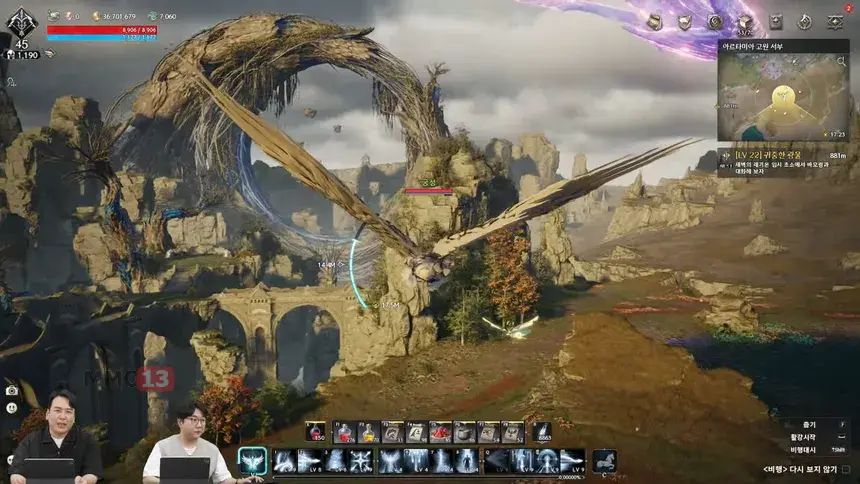Use the feather item slot showing 6663
The height and width of the screenshot is (484, 860).
(x=542, y=432)
